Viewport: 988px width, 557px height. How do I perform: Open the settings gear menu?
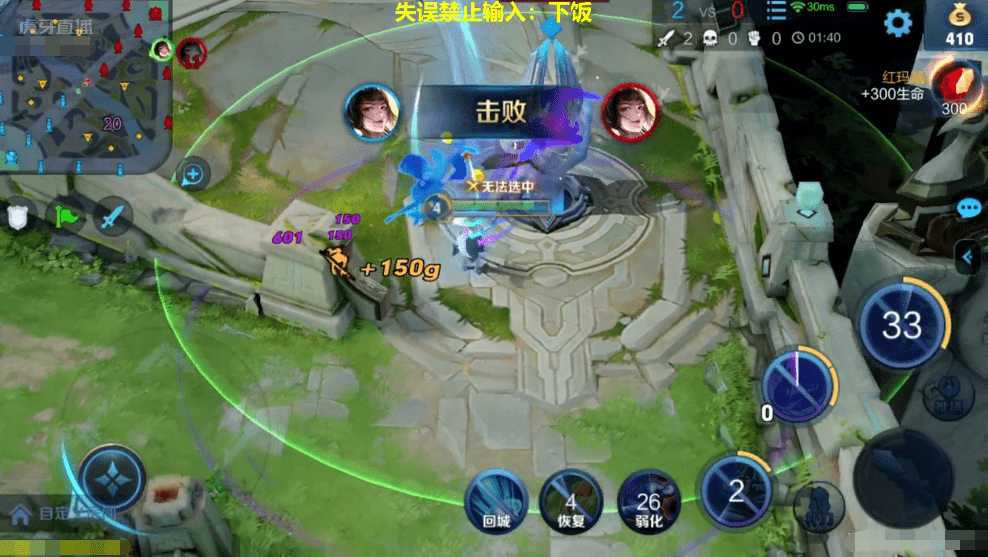pyautogui.click(x=898, y=24)
